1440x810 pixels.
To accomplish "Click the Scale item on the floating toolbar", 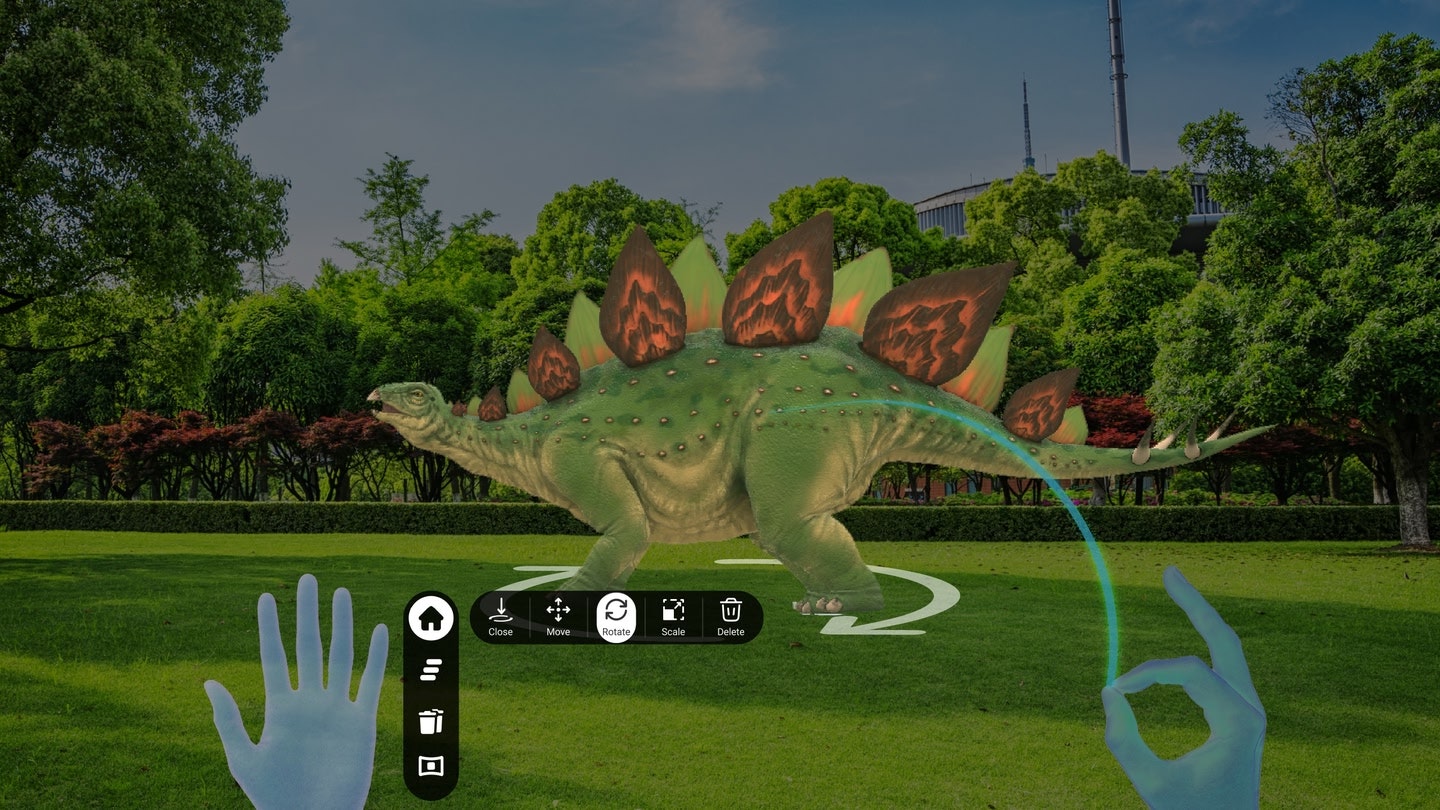I will tap(673, 617).
